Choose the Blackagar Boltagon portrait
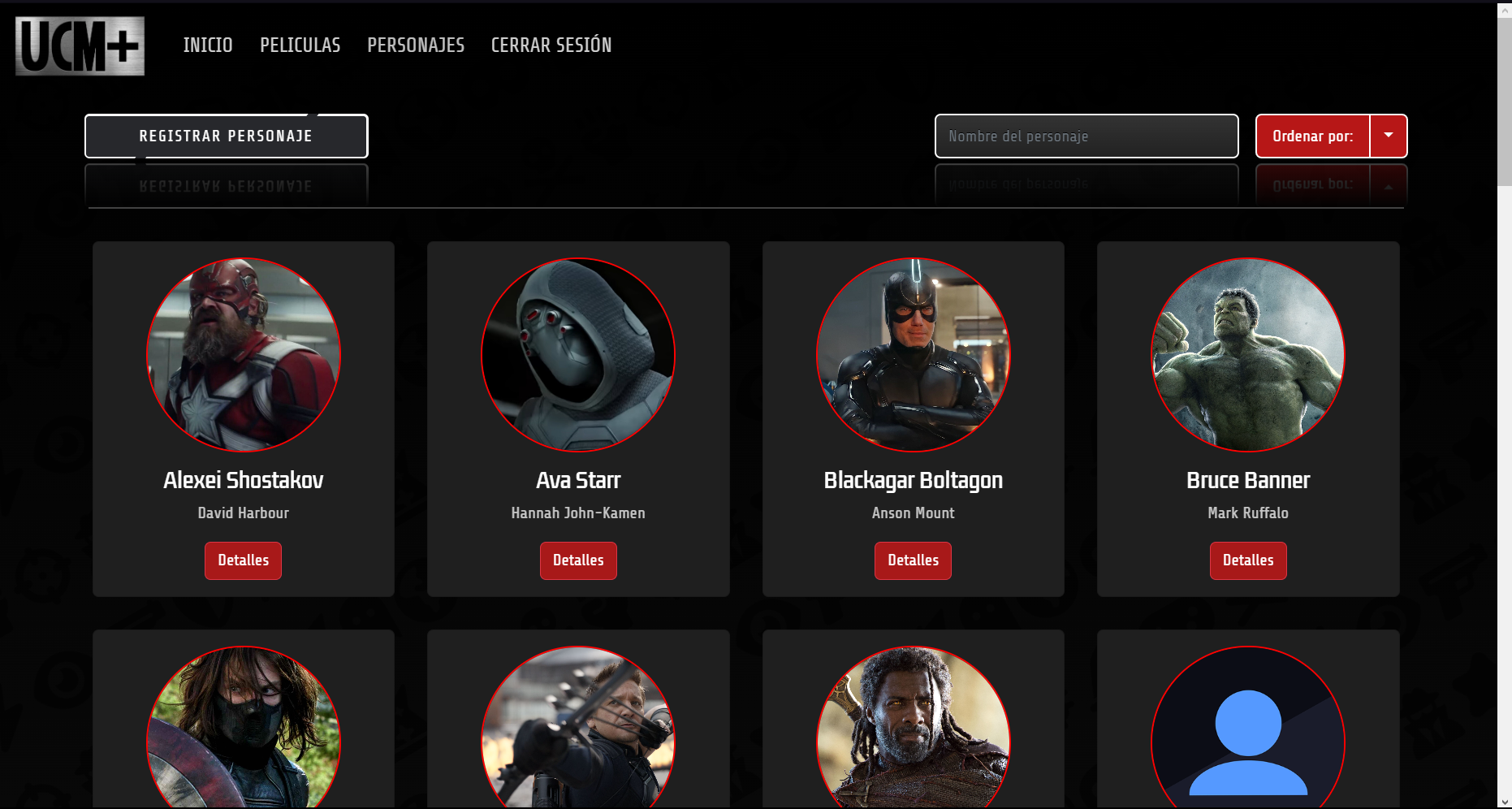The image size is (1512, 809). coord(913,355)
